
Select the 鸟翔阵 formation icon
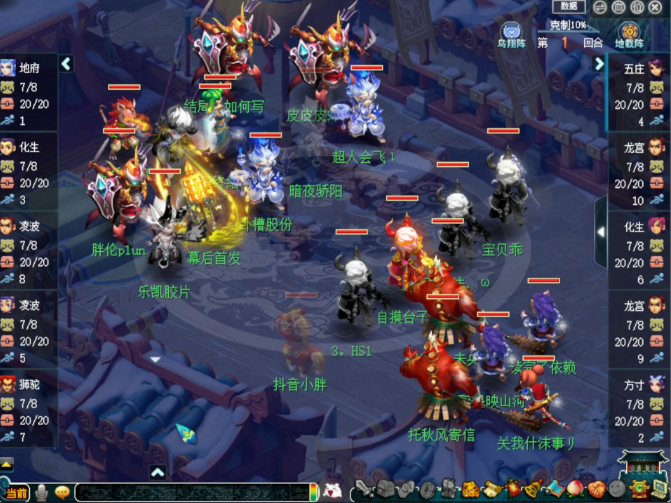tap(510, 35)
